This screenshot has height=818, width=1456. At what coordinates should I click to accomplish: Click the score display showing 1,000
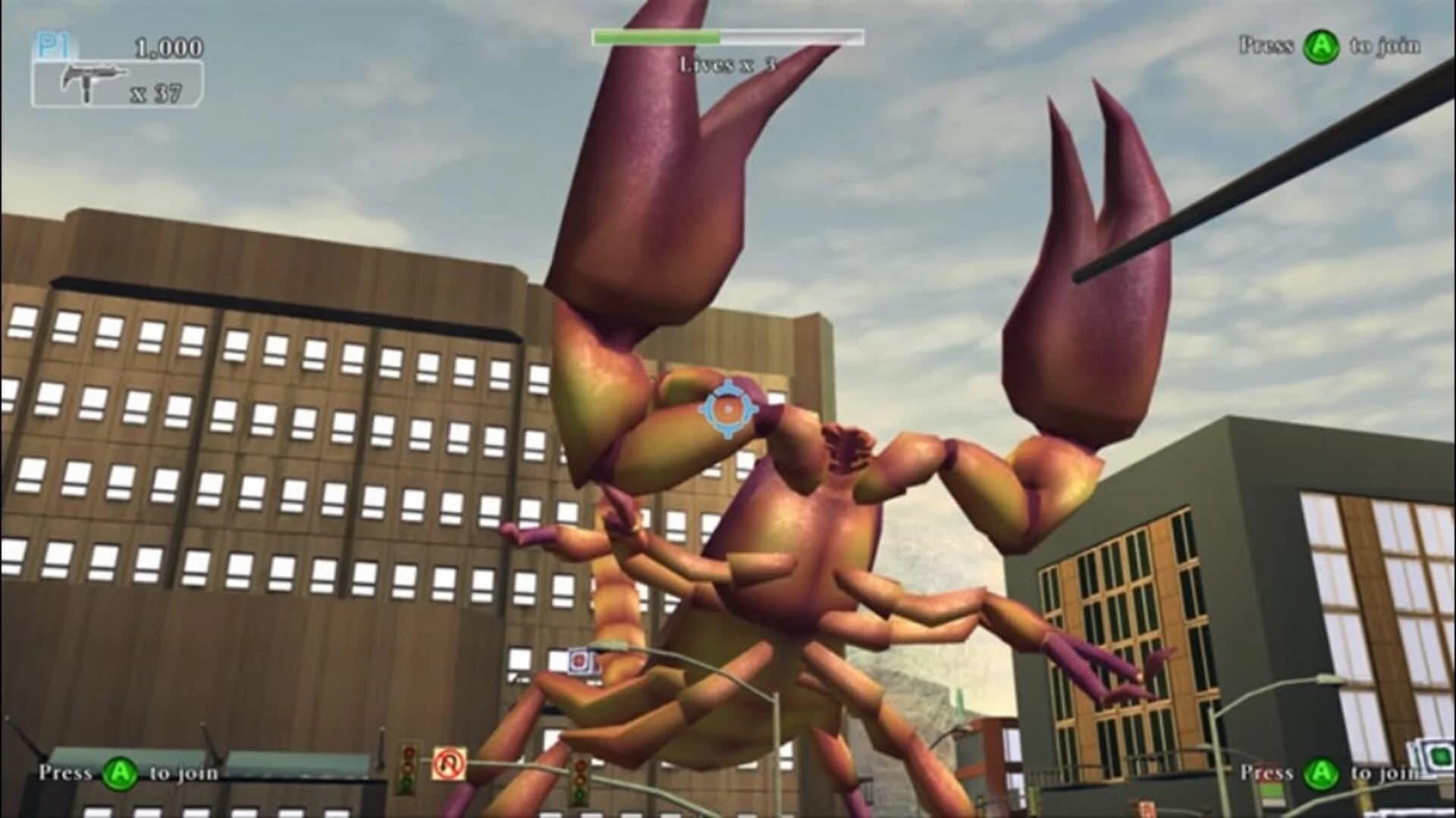[x=168, y=46]
